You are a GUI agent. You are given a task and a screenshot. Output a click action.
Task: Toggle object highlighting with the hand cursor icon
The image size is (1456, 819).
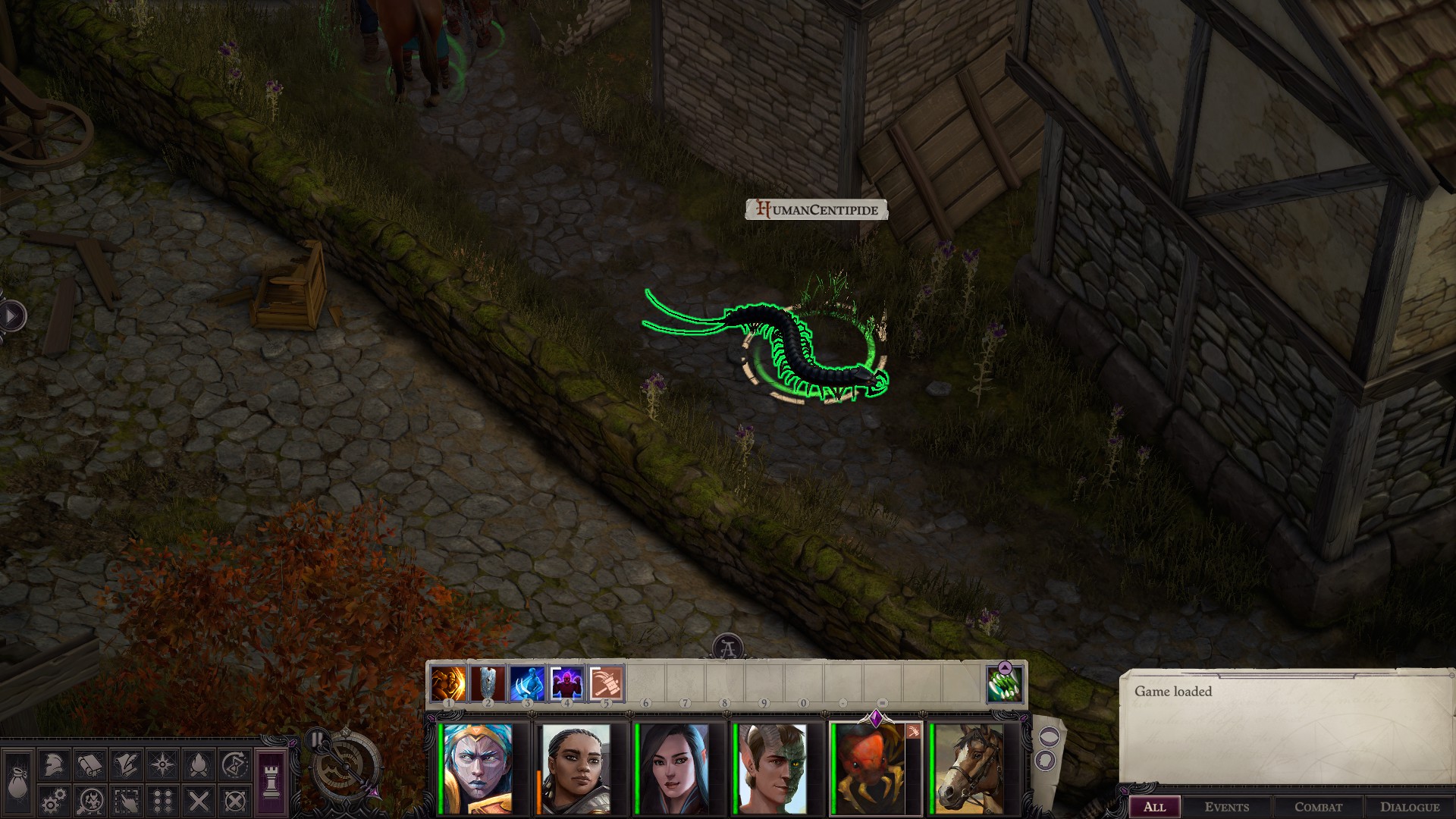126,802
